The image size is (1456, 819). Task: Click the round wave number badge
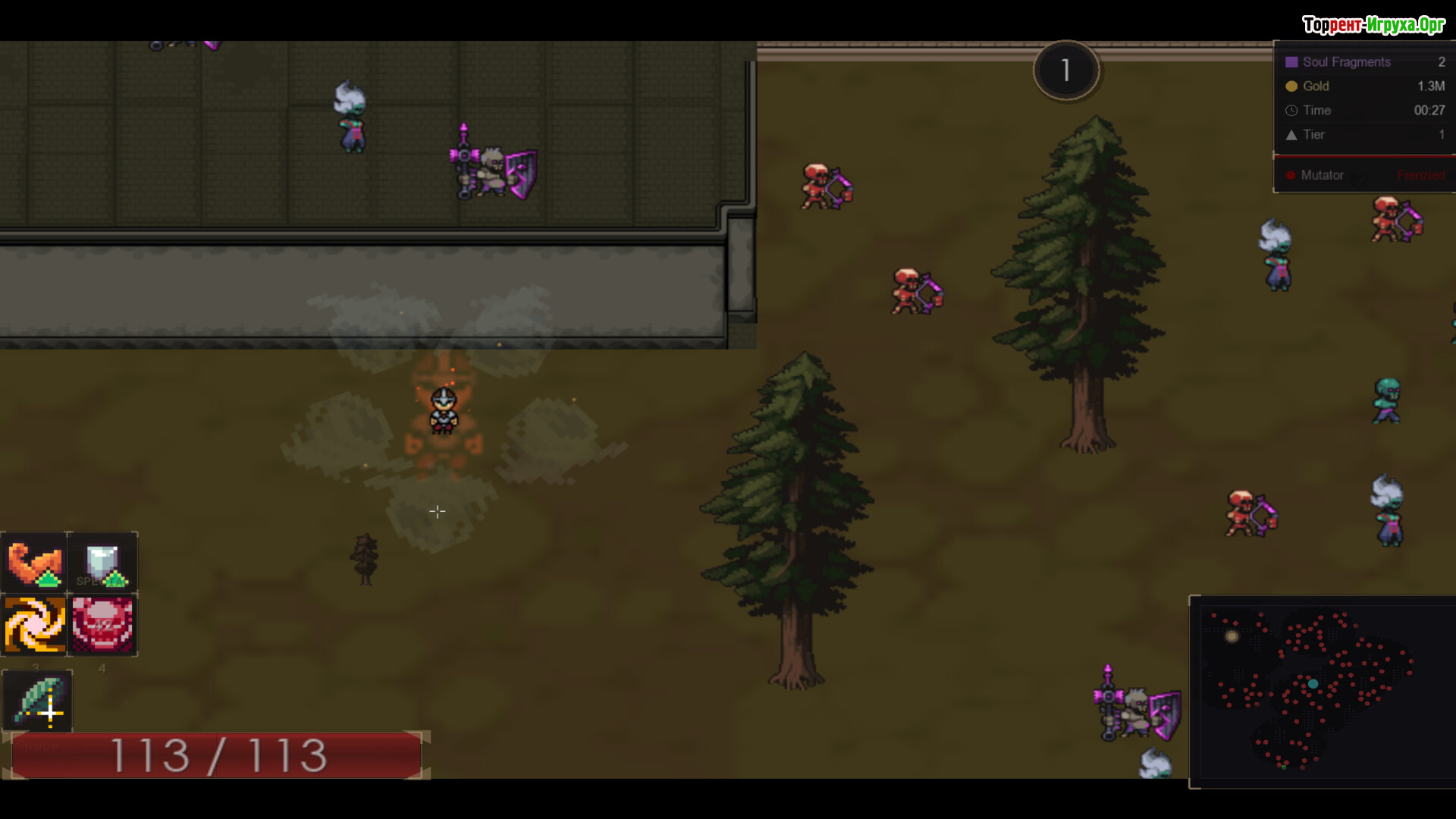pyautogui.click(x=1065, y=71)
